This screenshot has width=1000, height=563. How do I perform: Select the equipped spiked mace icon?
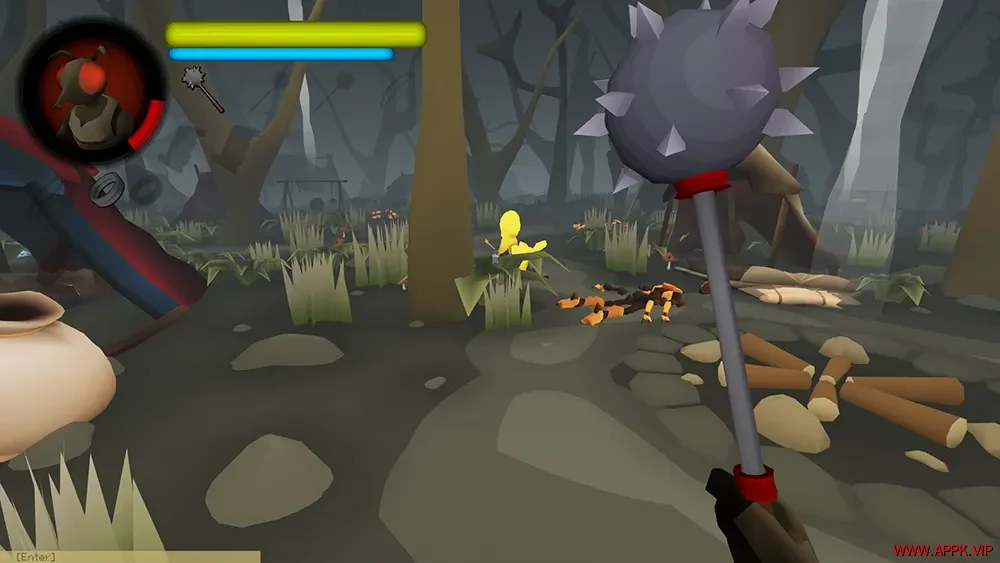(x=202, y=89)
